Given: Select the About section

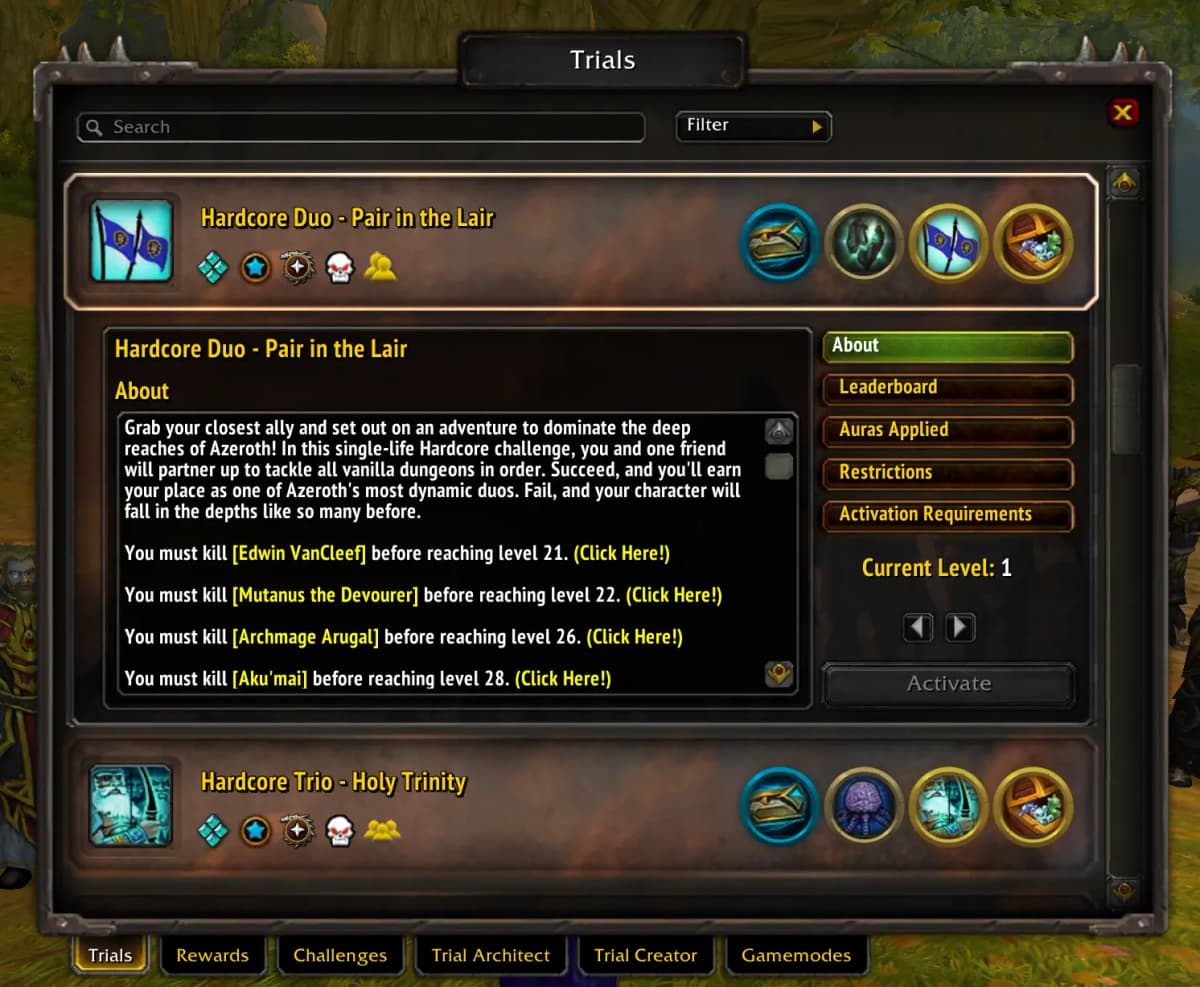Looking at the screenshot, I should pyautogui.click(x=947, y=346).
